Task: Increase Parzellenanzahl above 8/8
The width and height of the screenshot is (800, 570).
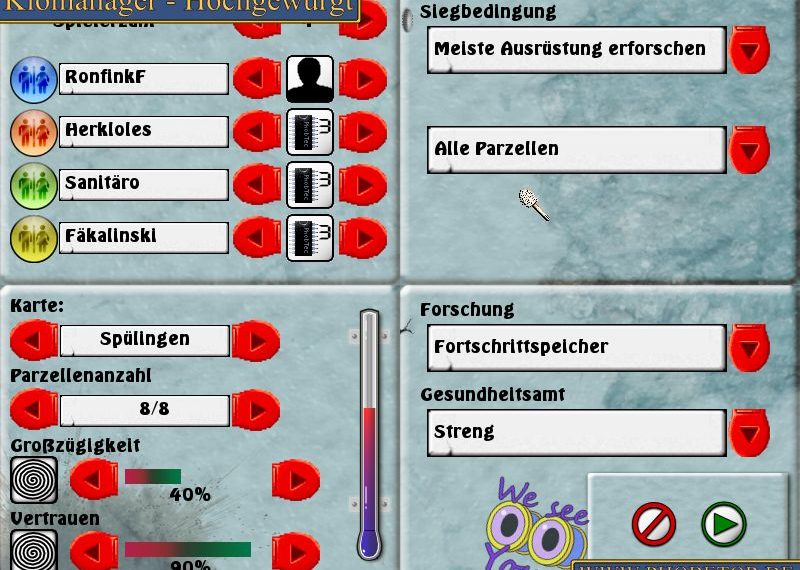Action: click(256, 410)
